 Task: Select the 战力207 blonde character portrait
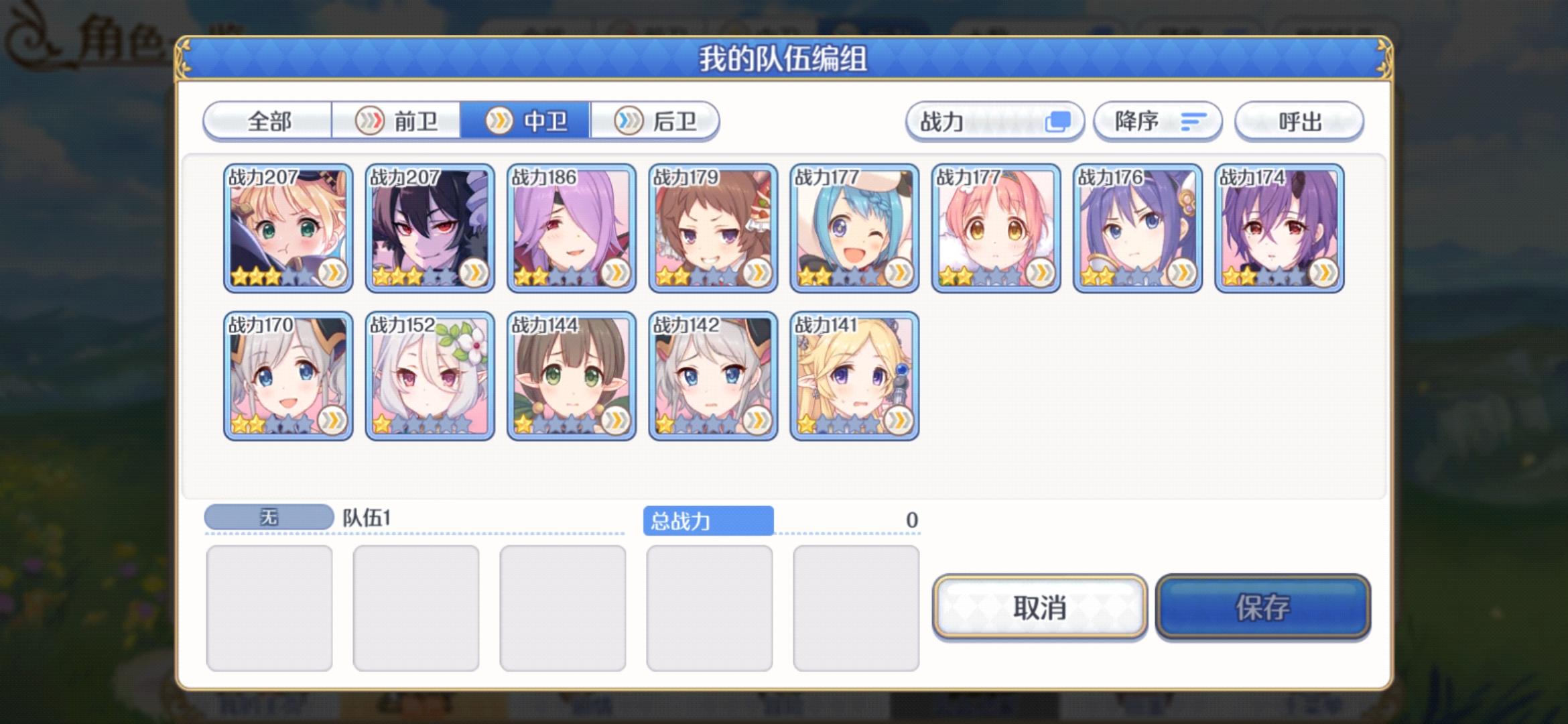[x=287, y=231]
